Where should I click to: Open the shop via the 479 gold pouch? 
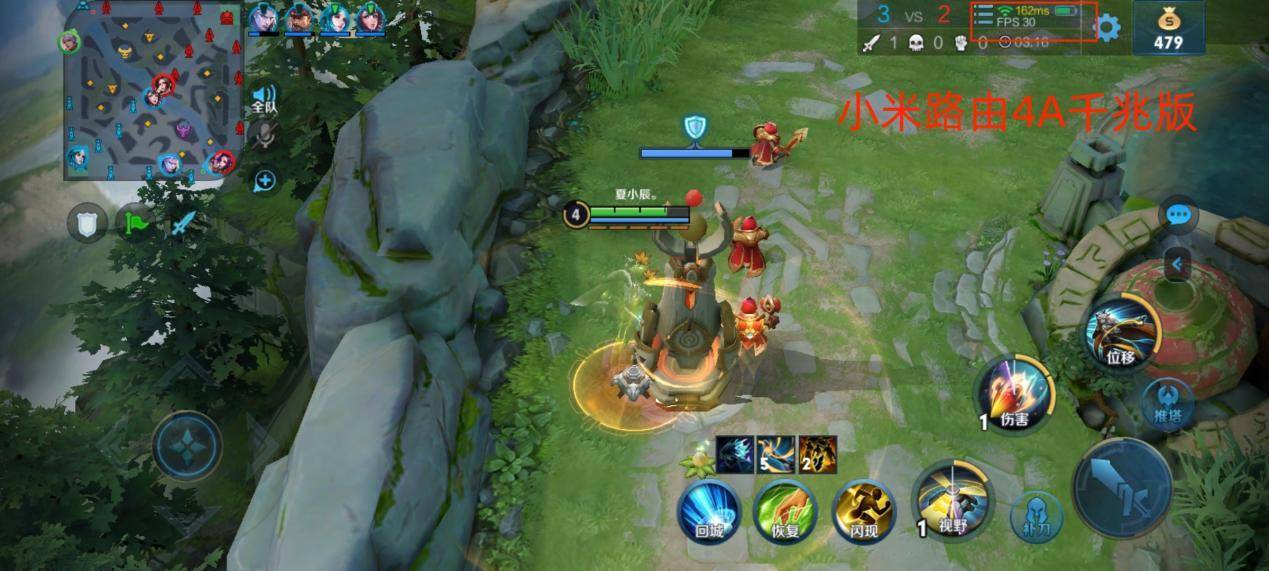tap(1167, 28)
